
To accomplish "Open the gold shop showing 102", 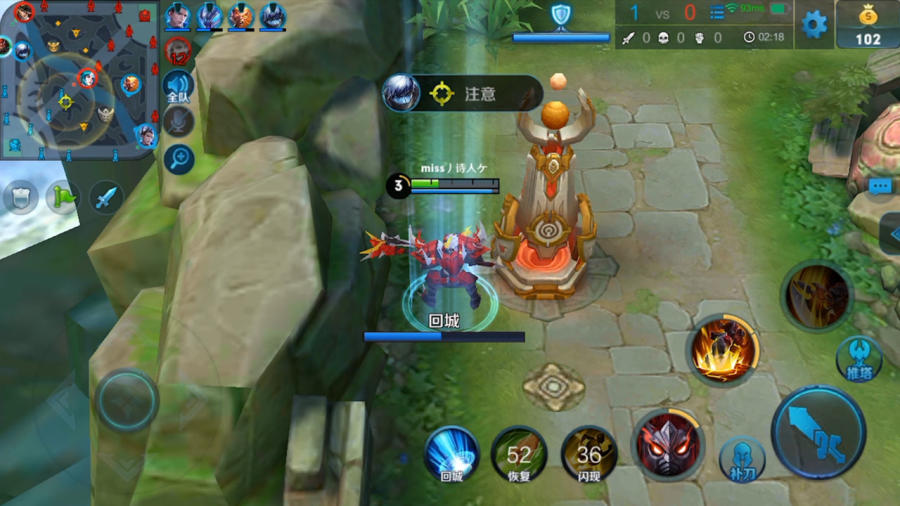I will pos(867,25).
